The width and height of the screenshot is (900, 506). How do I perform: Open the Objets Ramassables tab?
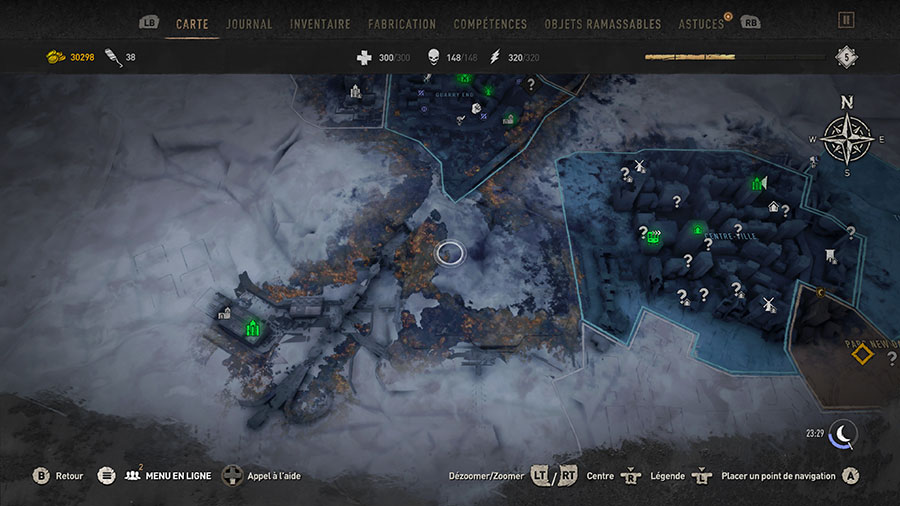click(x=603, y=23)
